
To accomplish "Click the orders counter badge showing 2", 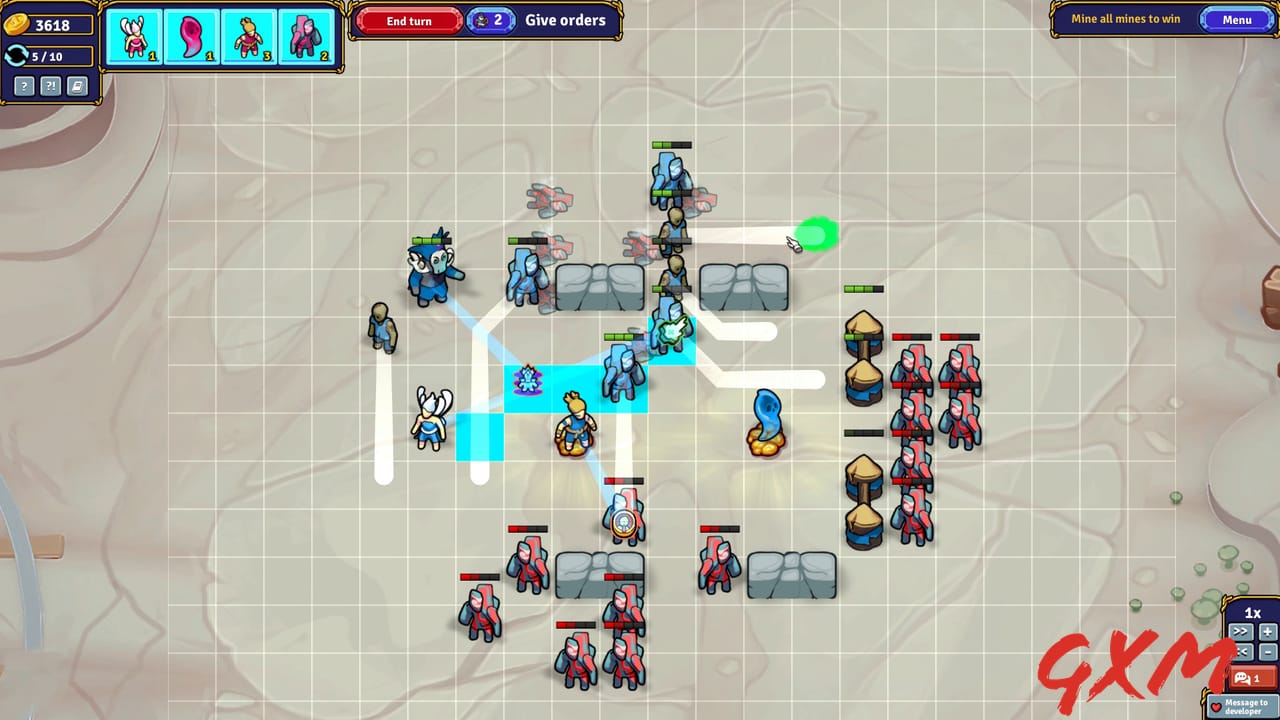I will click(491, 20).
